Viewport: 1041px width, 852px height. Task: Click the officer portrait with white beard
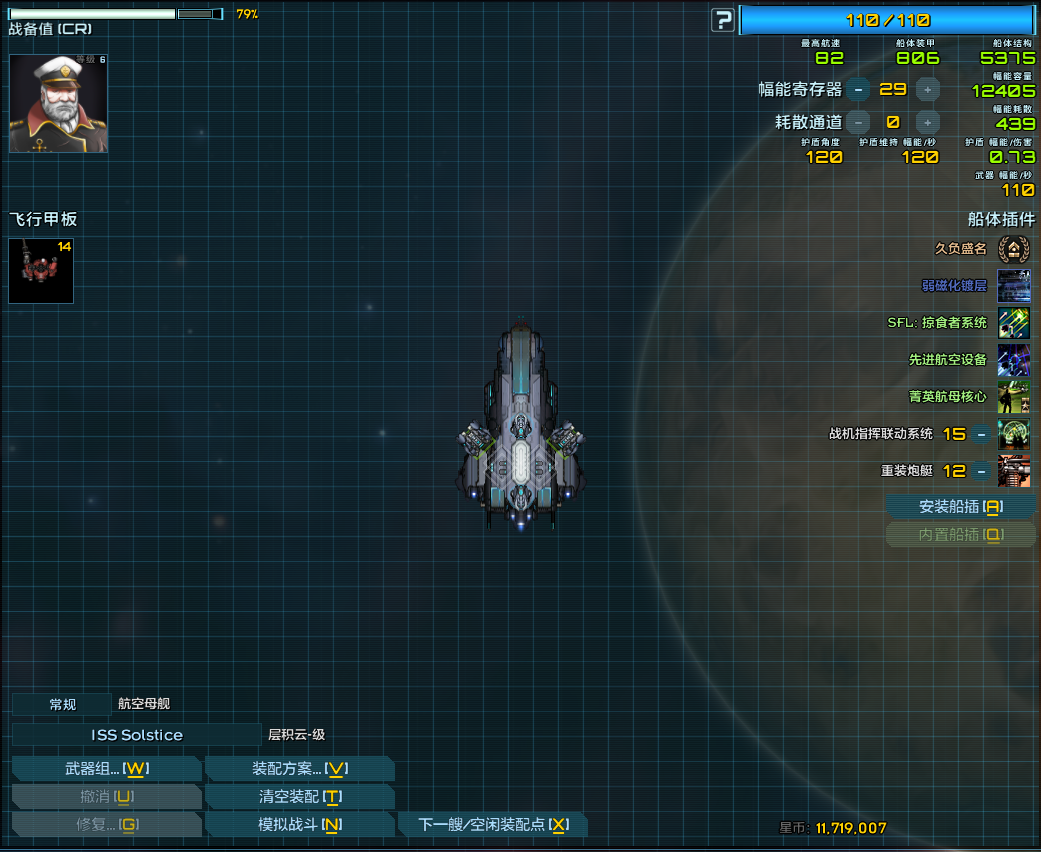58,104
